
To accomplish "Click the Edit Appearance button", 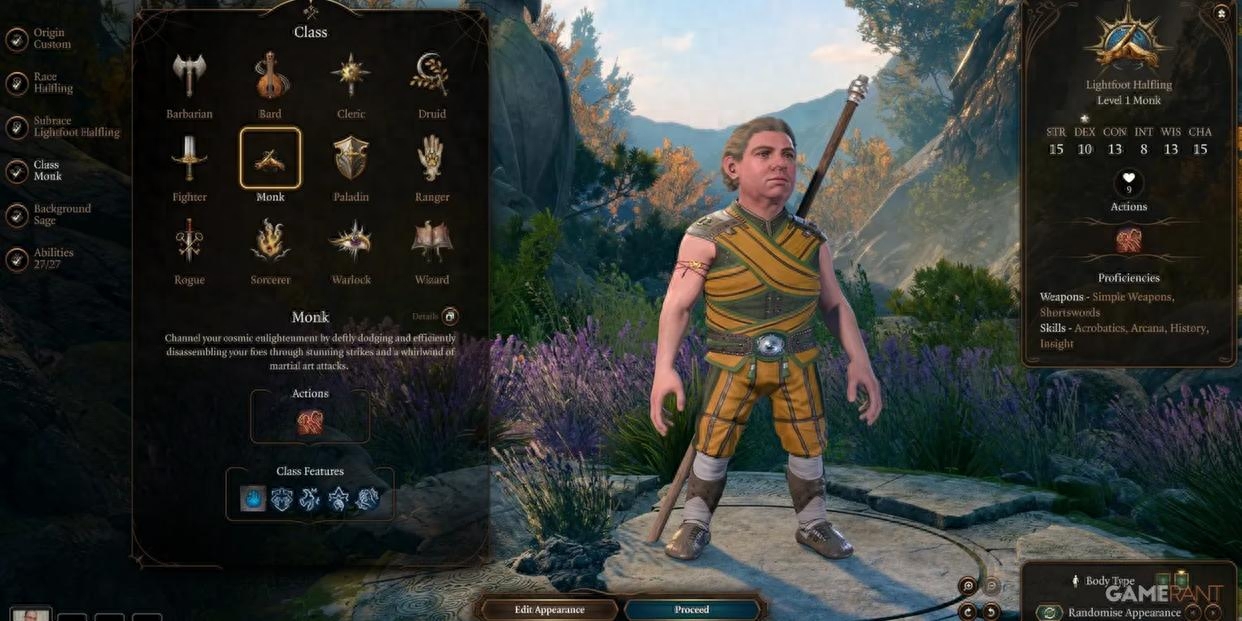I will coord(549,609).
